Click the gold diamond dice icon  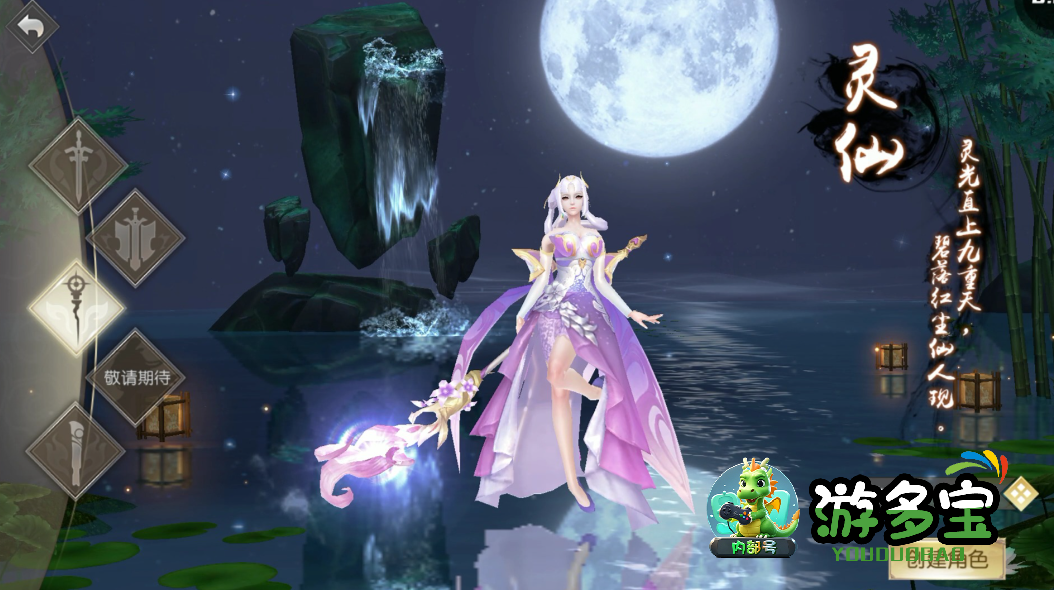pos(1021,493)
